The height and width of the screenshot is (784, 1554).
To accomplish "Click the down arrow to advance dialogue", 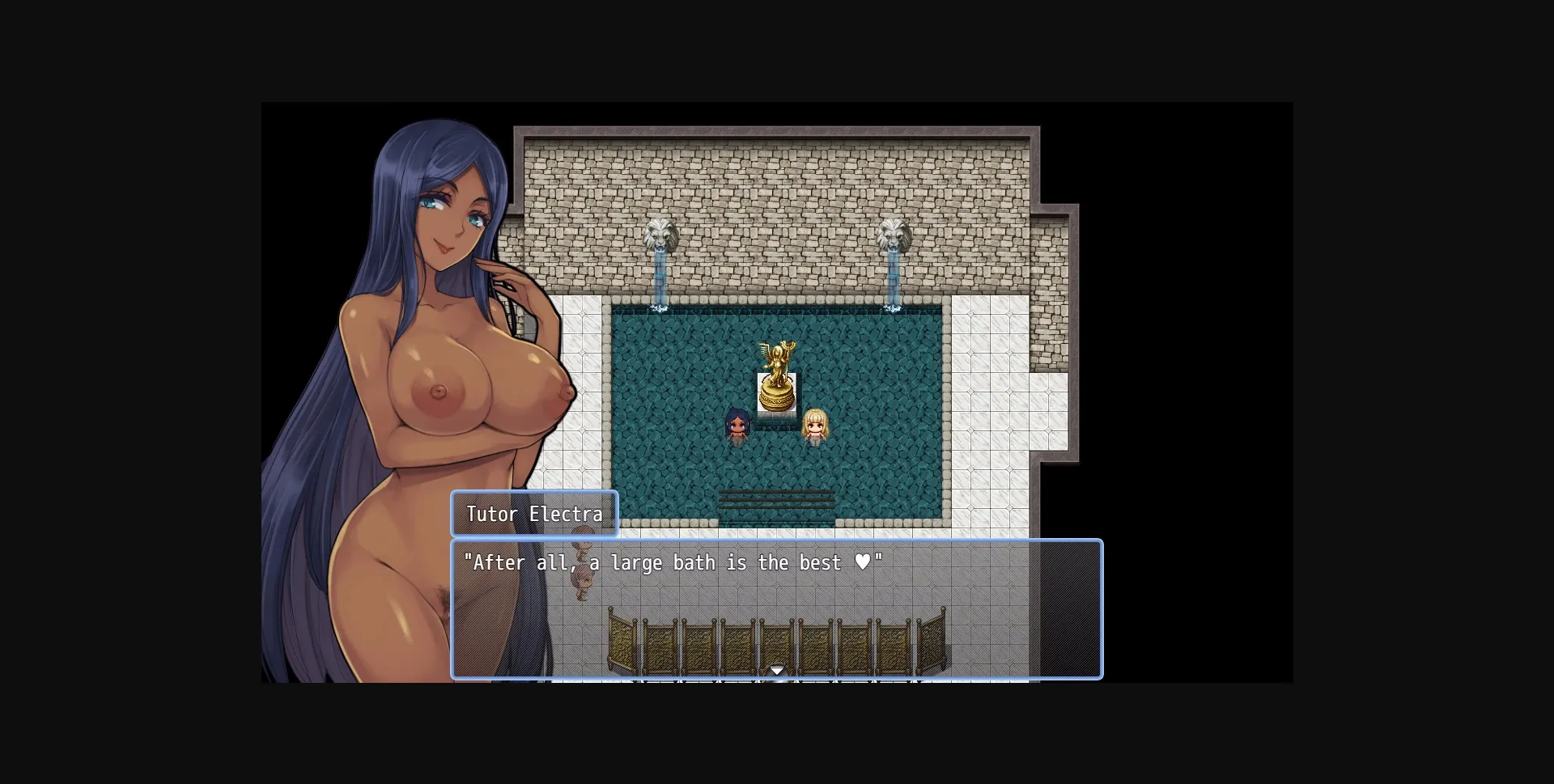I will tap(776, 670).
